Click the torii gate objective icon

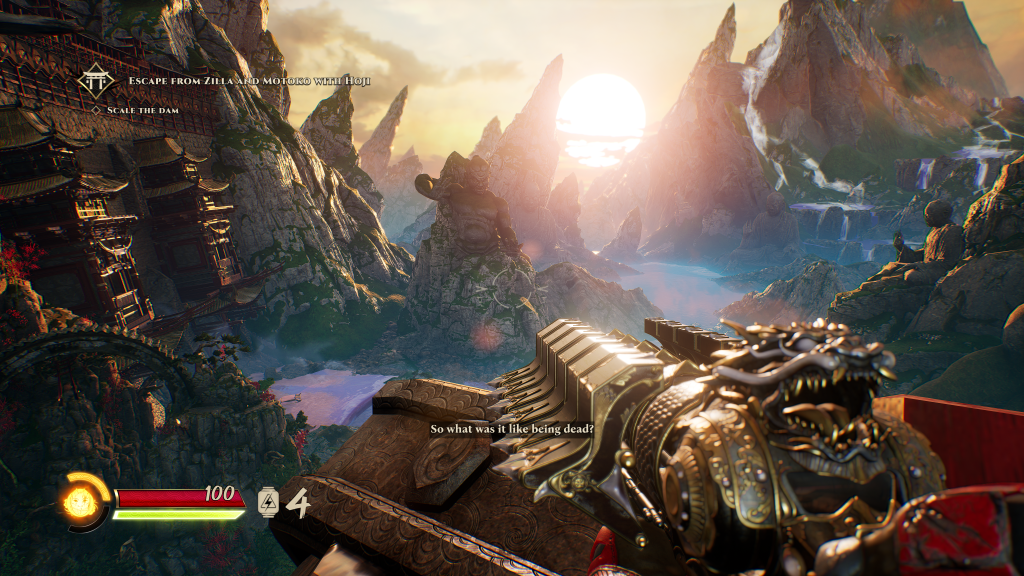[96, 80]
